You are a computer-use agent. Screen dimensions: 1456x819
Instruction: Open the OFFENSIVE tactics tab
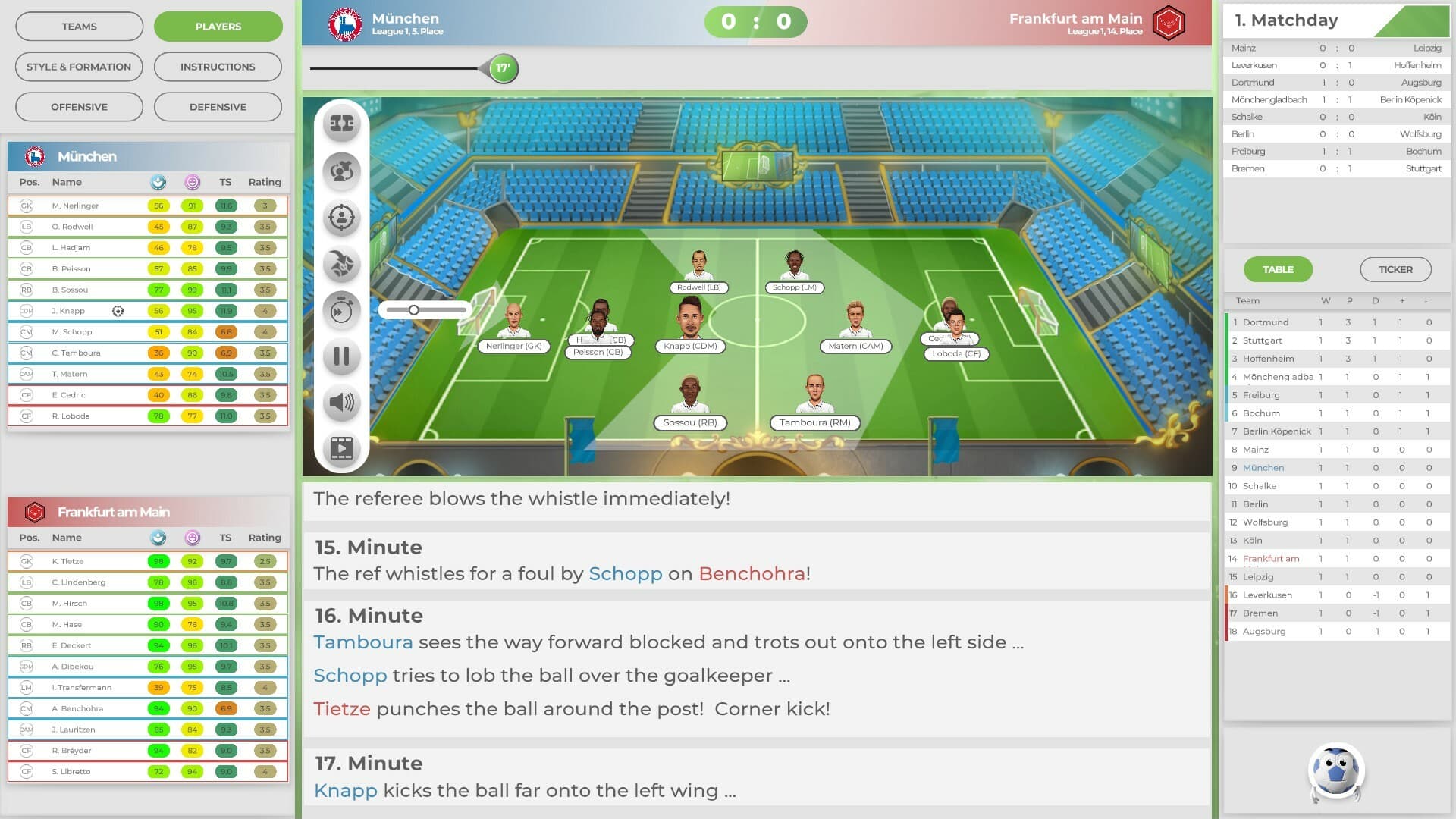(79, 106)
